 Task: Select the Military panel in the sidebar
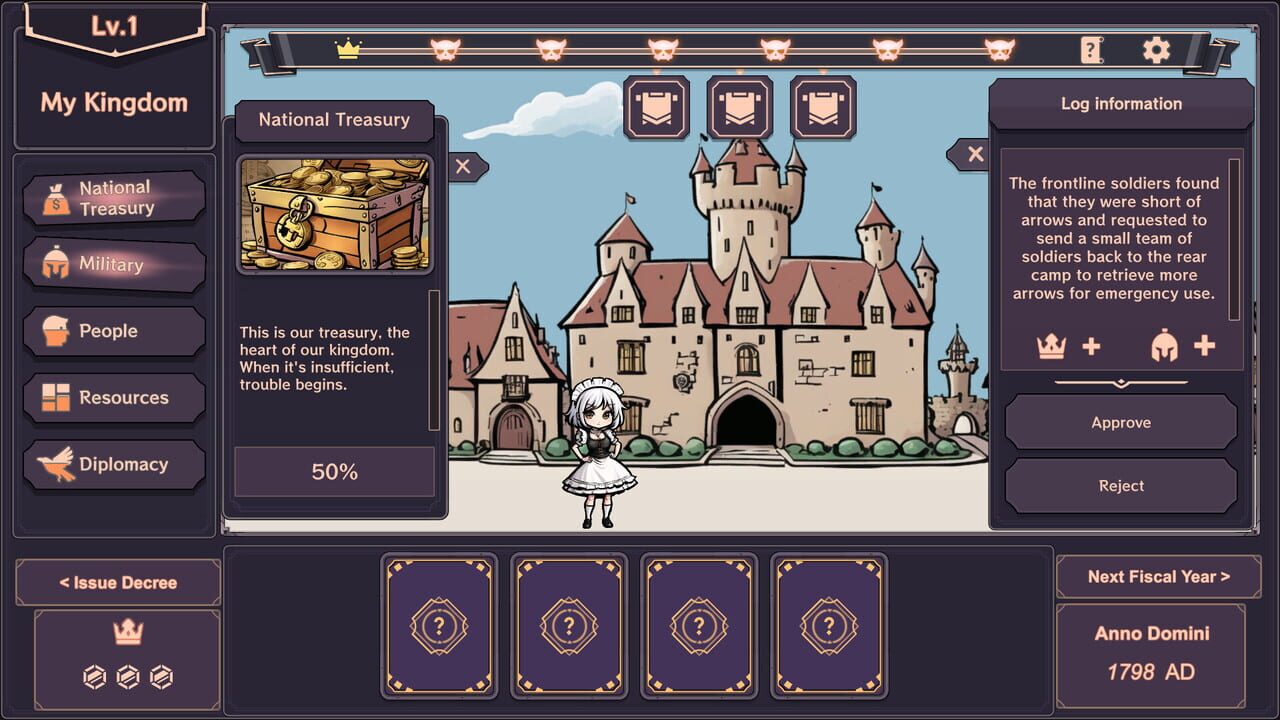(114, 264)
